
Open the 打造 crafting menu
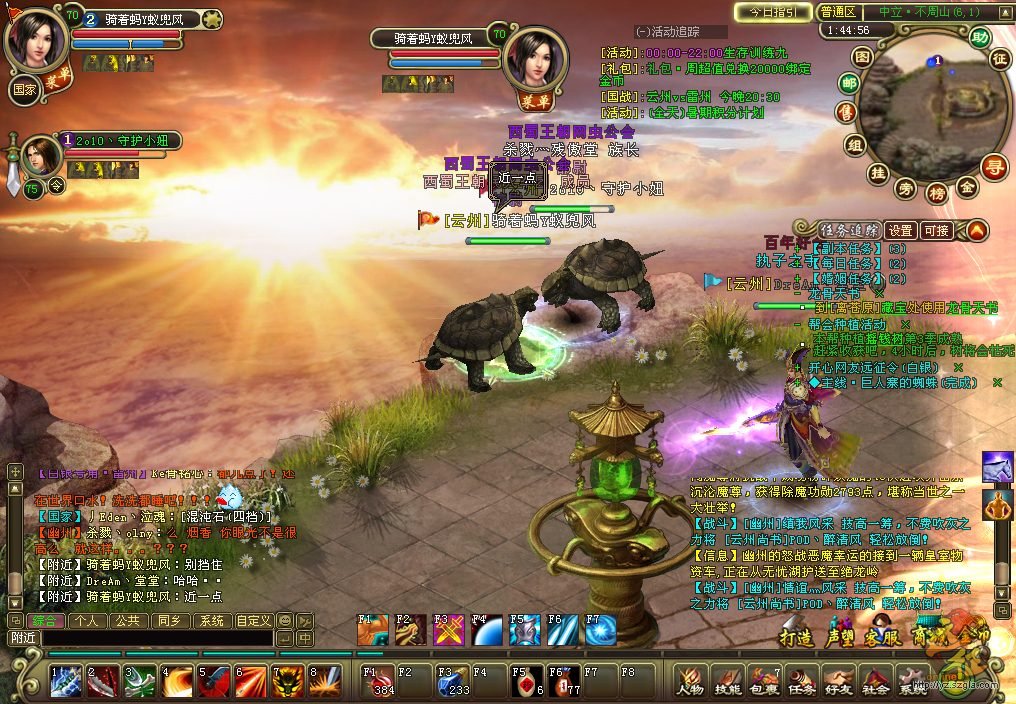pos(799,637)
